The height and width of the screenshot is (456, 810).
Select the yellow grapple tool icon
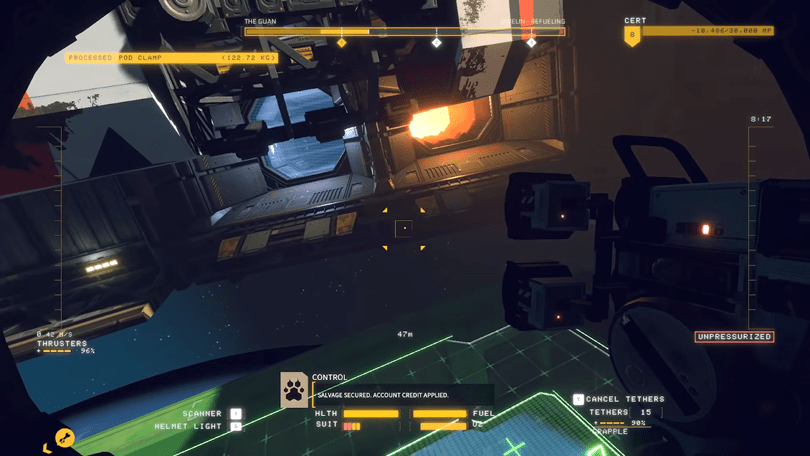coord(65,438)
